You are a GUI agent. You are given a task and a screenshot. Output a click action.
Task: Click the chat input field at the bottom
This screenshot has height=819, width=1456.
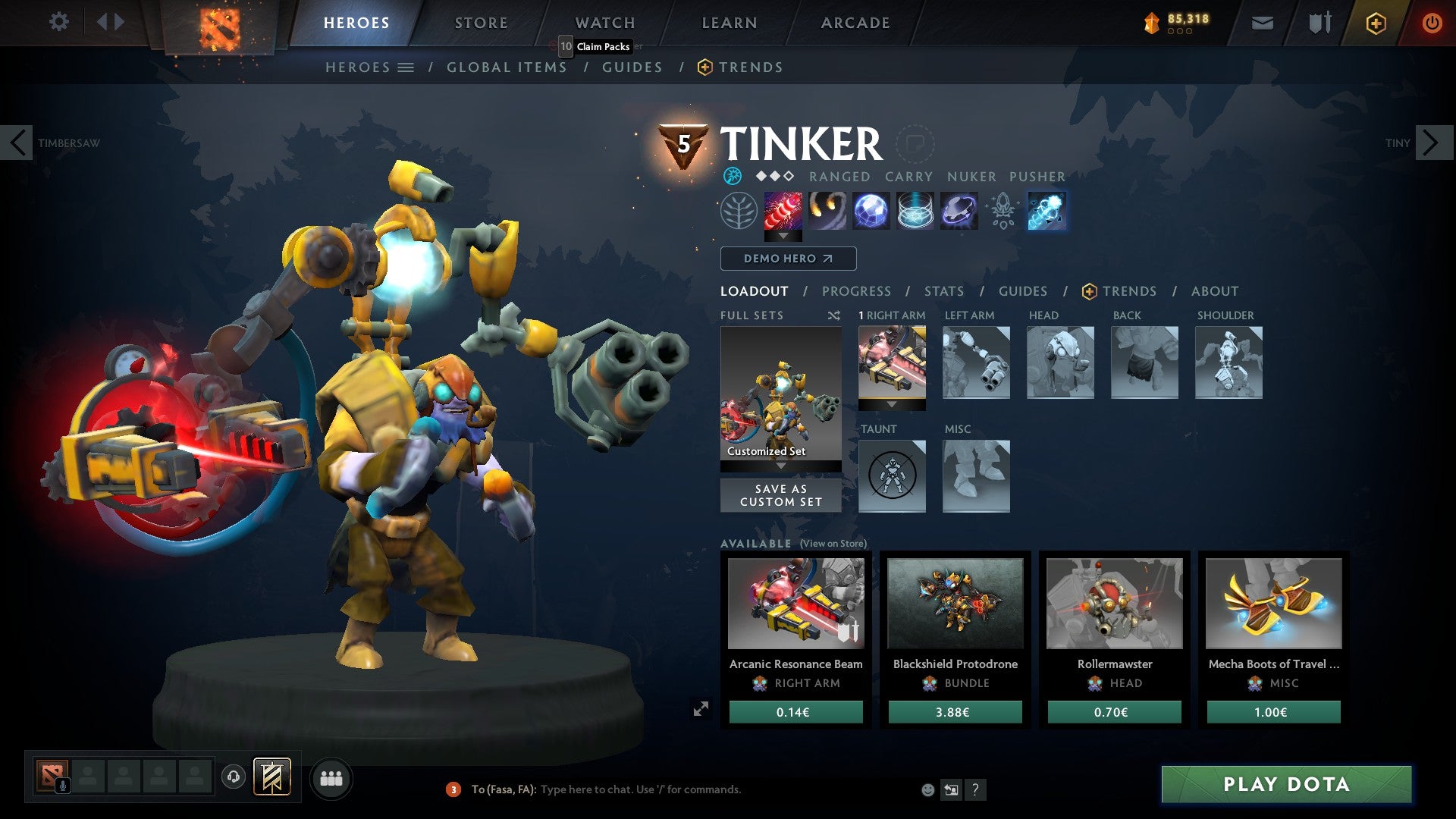(x=645, y=789)
